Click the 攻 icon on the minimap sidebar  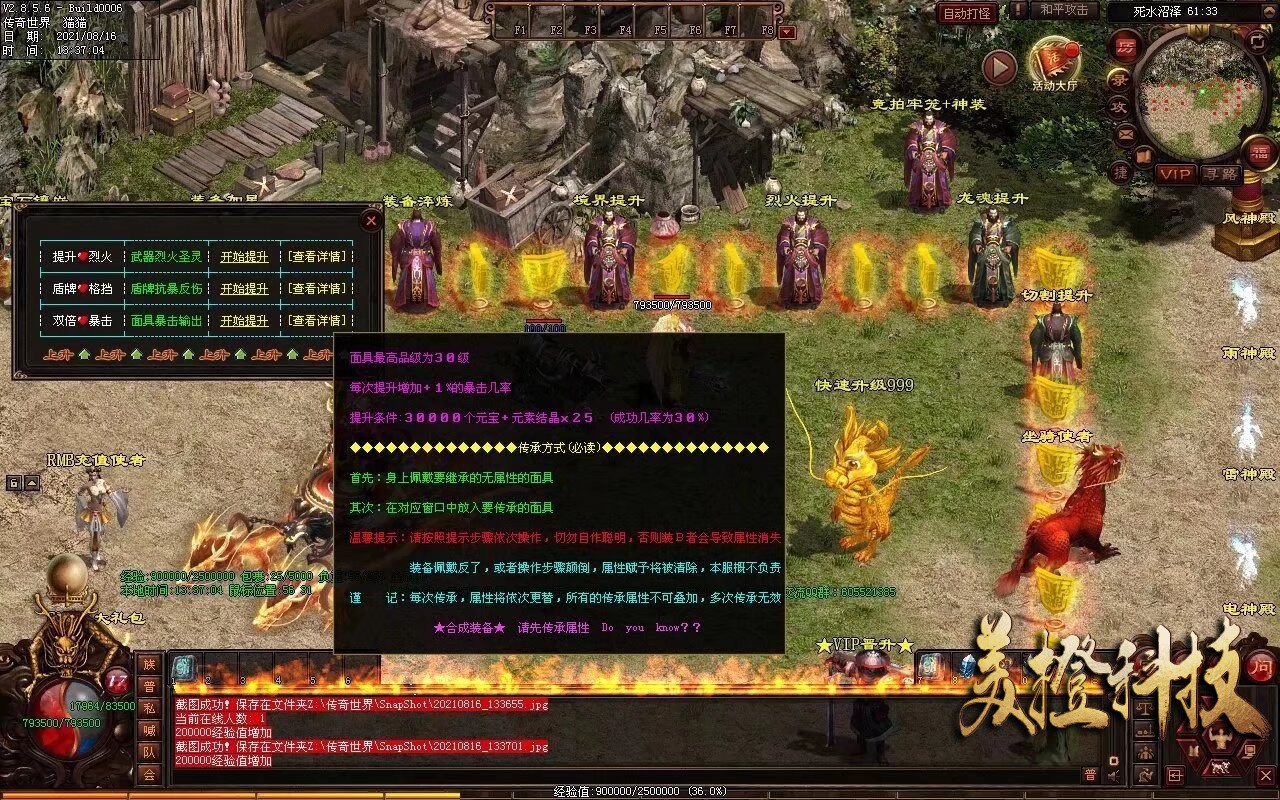[1118, 105]
